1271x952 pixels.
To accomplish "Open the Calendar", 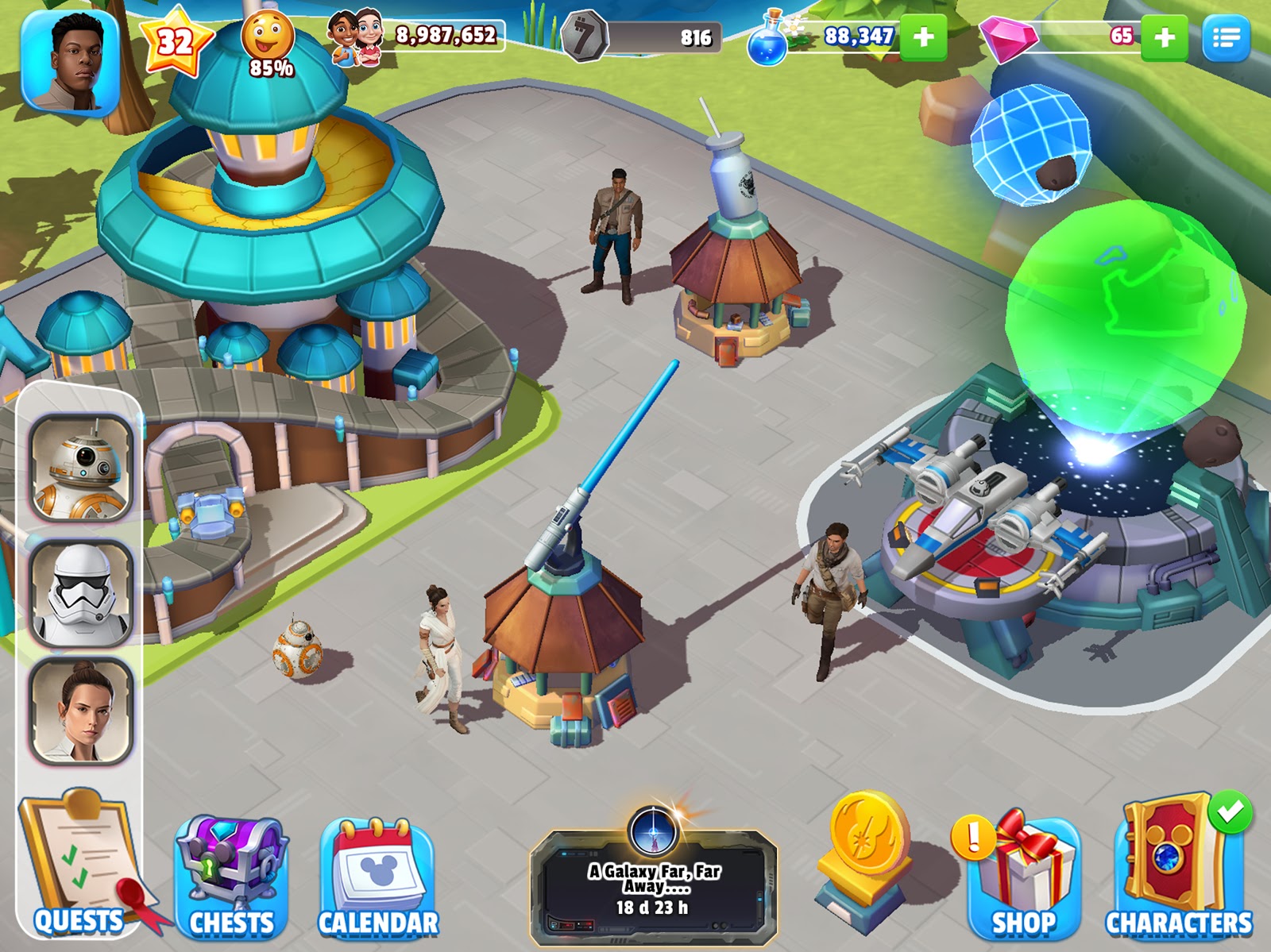I will point(378,877).
